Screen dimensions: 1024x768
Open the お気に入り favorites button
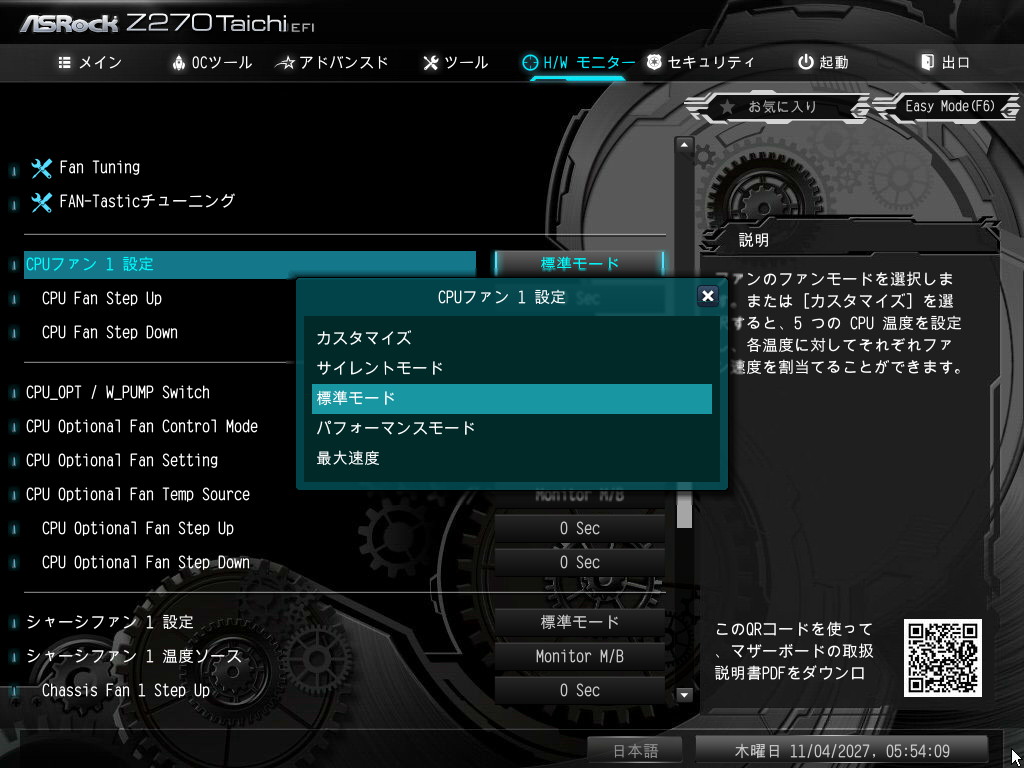tap(770, 106)
